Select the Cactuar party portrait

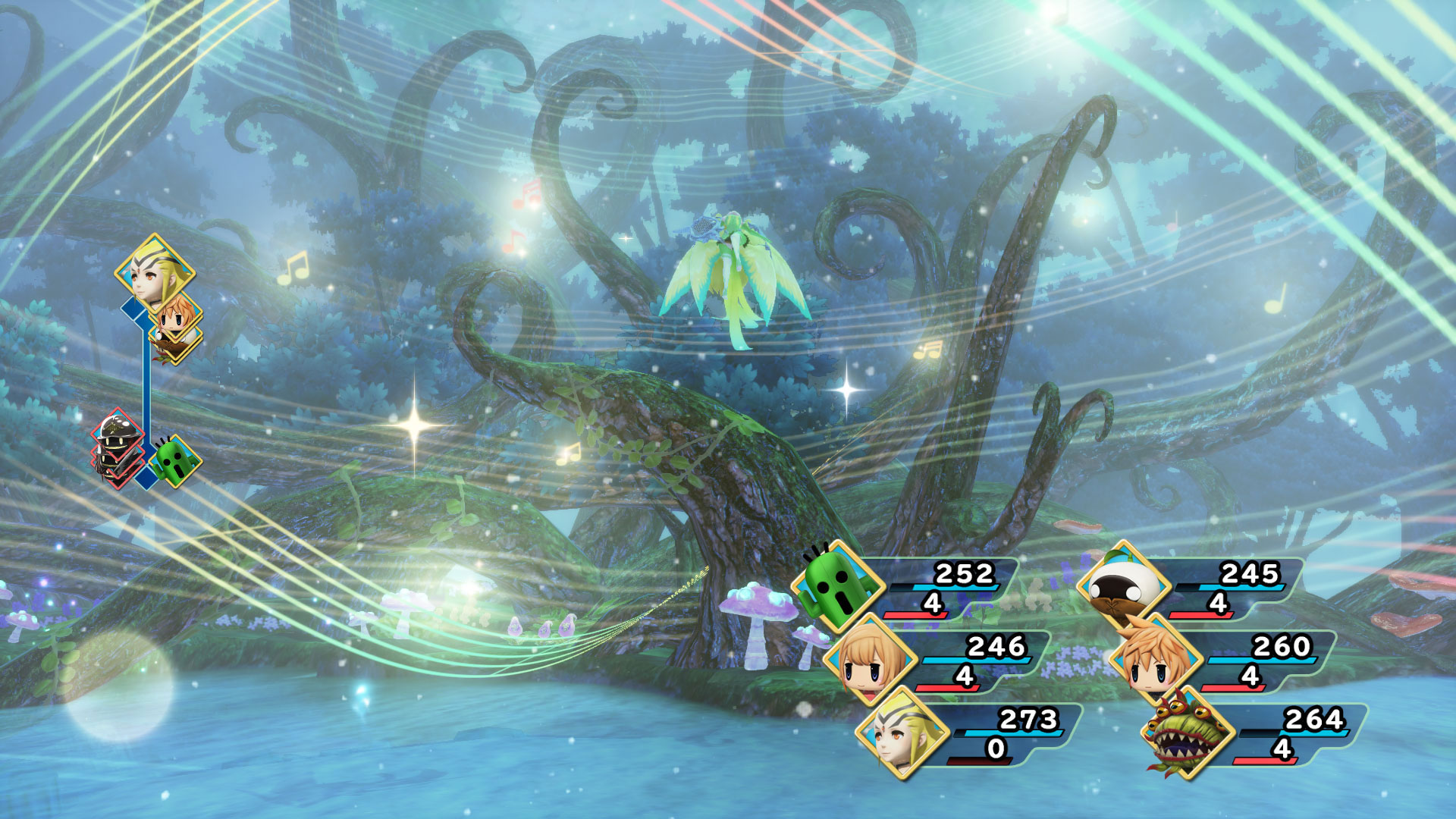837,587
